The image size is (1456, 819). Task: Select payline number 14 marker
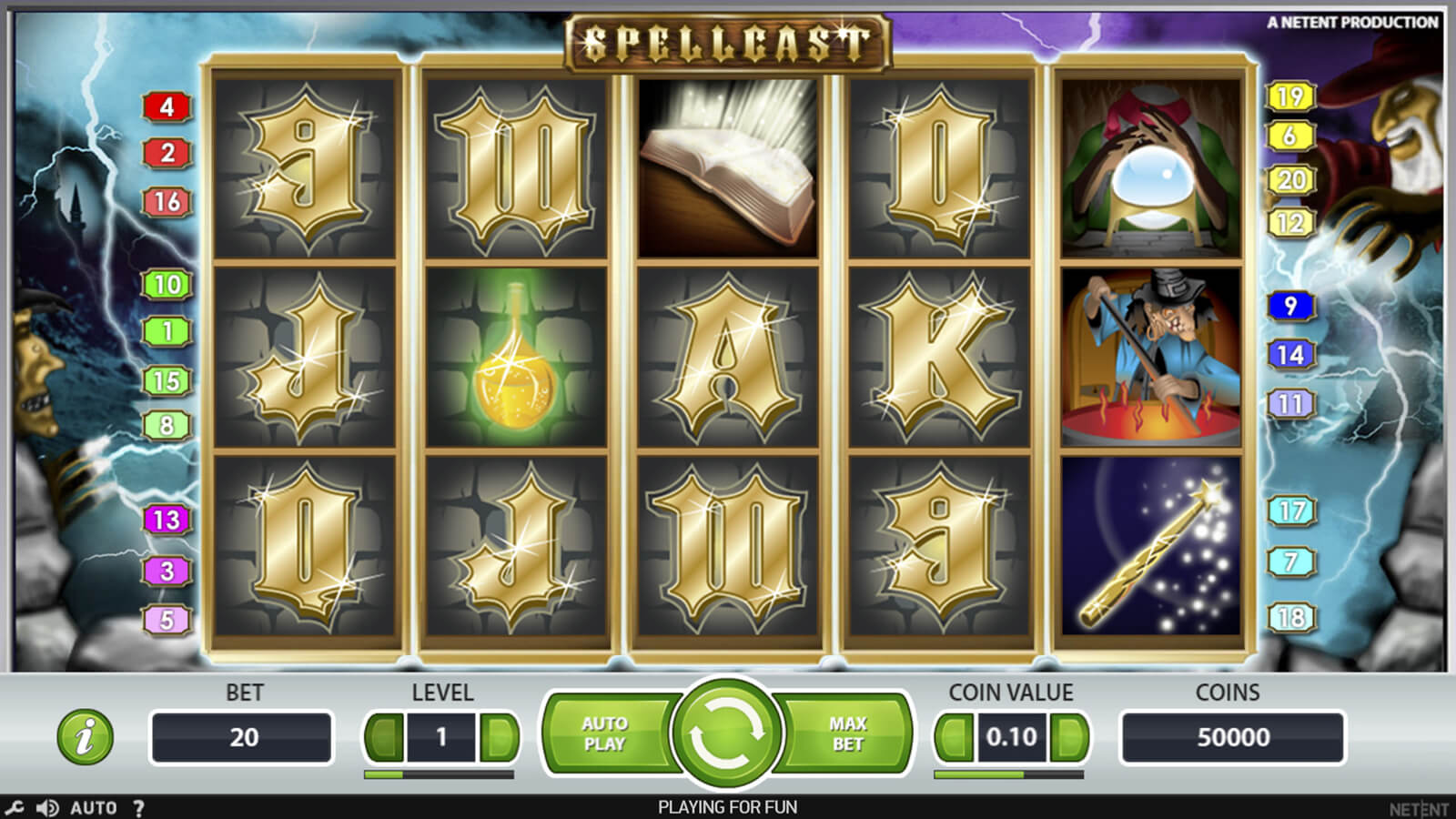1290,354
